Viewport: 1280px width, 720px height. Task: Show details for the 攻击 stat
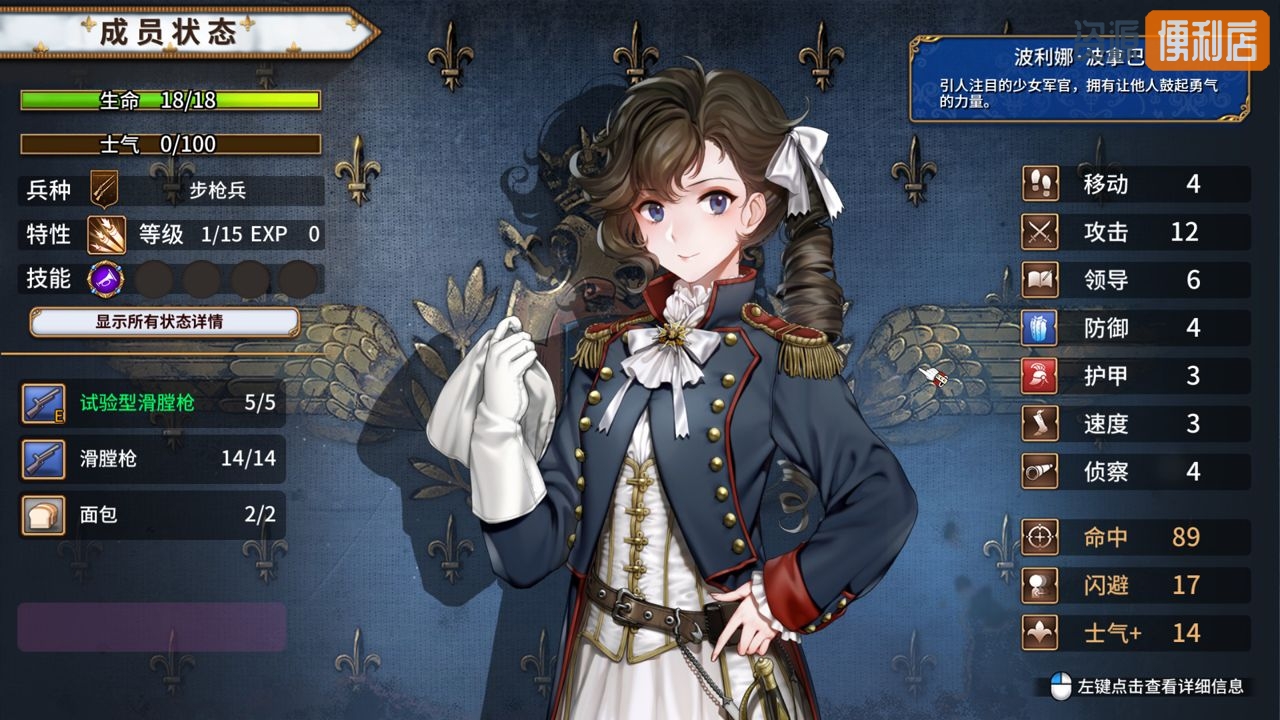[x=1135, y=232]
